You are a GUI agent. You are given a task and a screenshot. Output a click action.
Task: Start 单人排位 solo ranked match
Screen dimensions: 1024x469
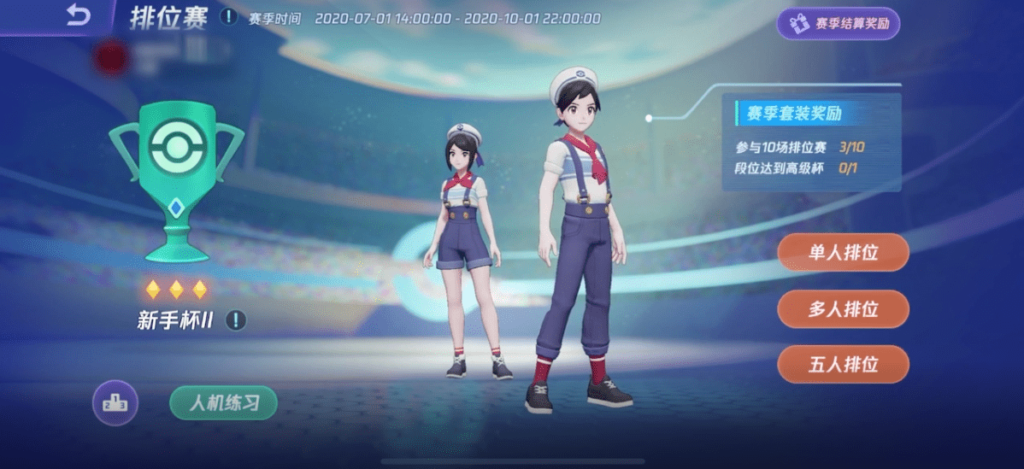click(x=843, y=252)
